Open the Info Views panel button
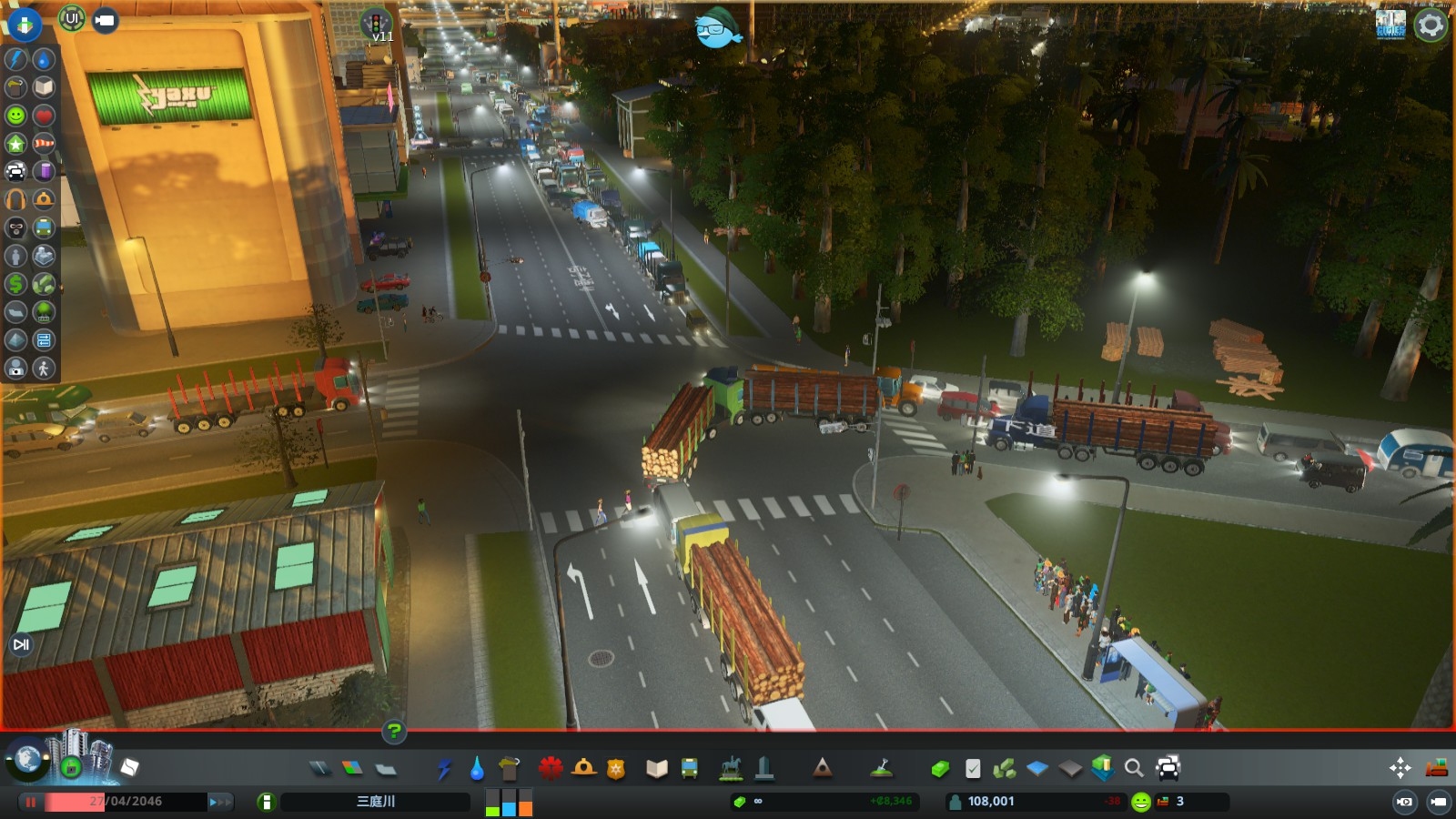The image size is (1456, 819). pyautogui.click(x=25, y=25)
